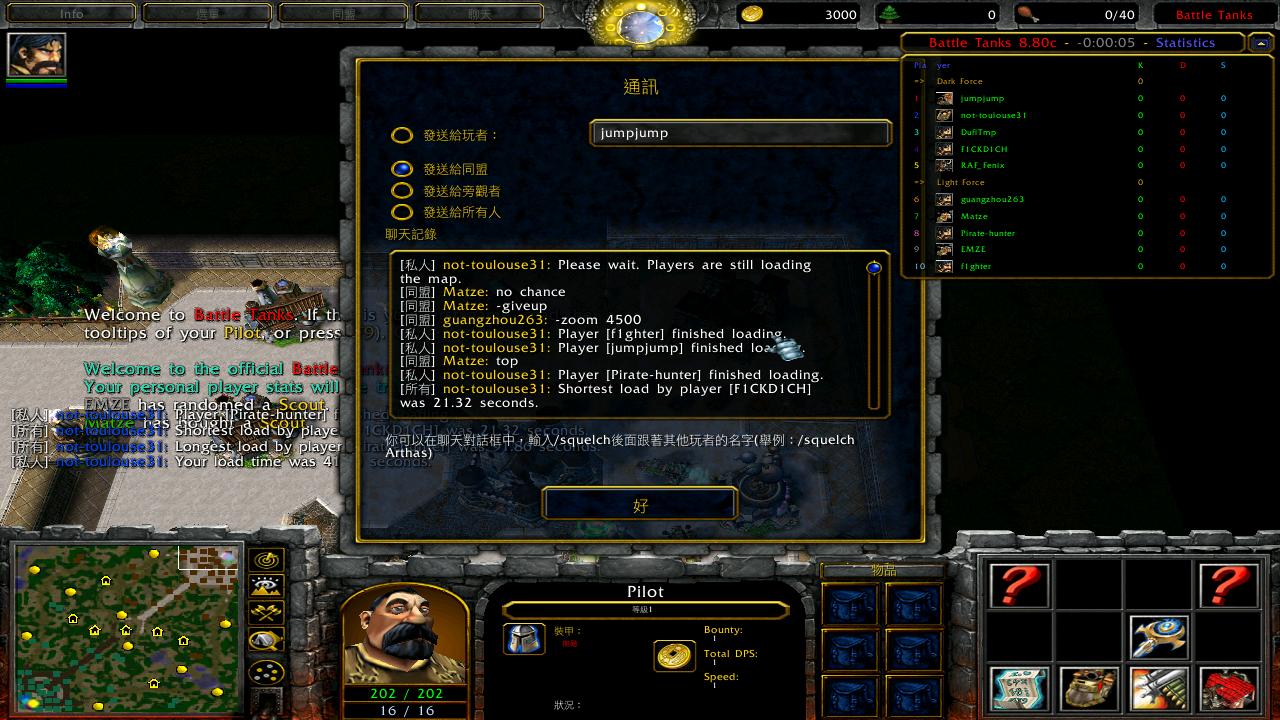Open the Info menu button
This screenshot has height=720, width=1280.
[72, 14]
